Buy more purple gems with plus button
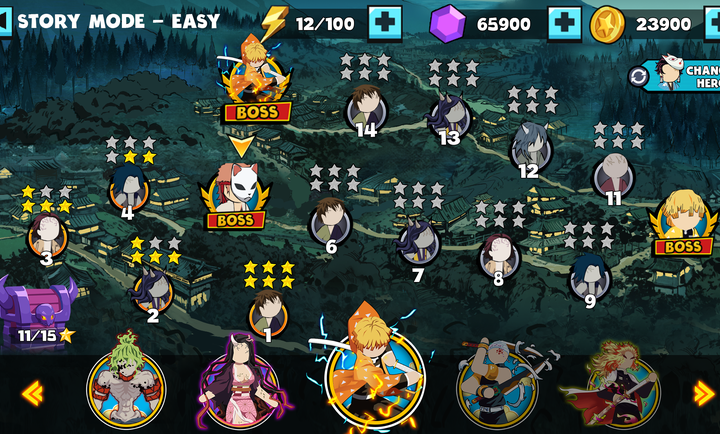 click(565, 22)
